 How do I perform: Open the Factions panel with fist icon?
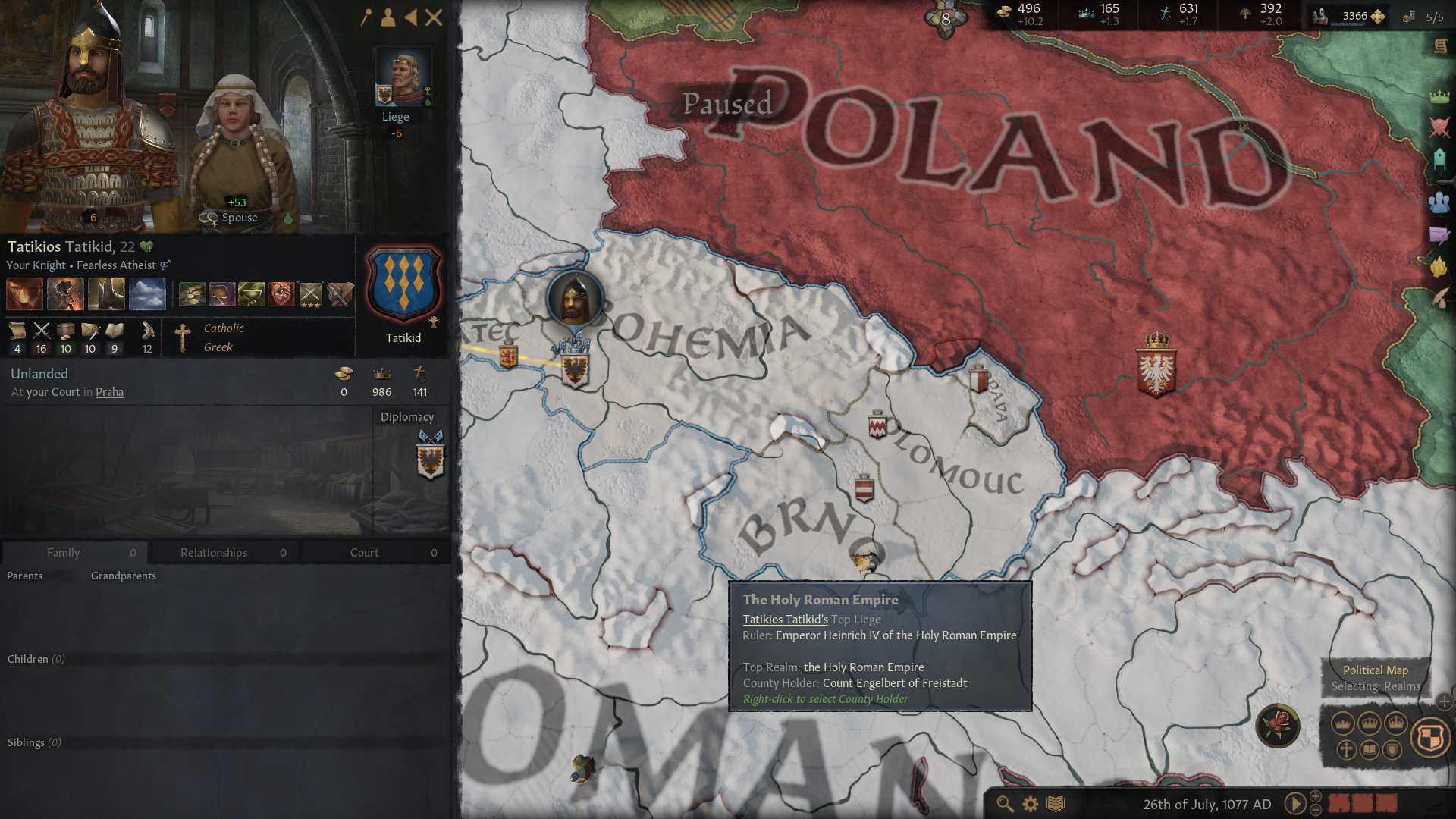click(1440, 263)
